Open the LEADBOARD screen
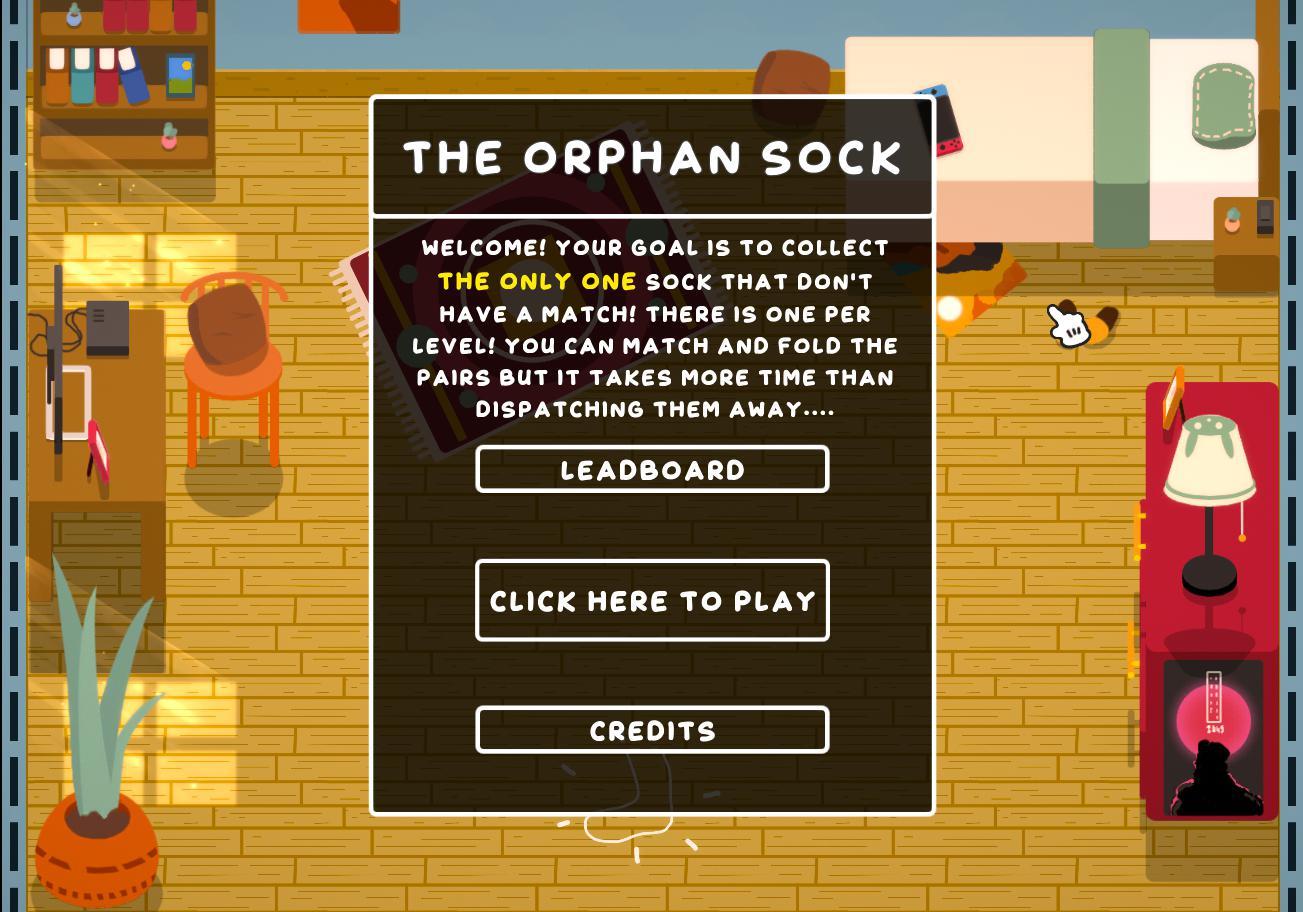Screen dimensions: 1303x912 [652, 469]
